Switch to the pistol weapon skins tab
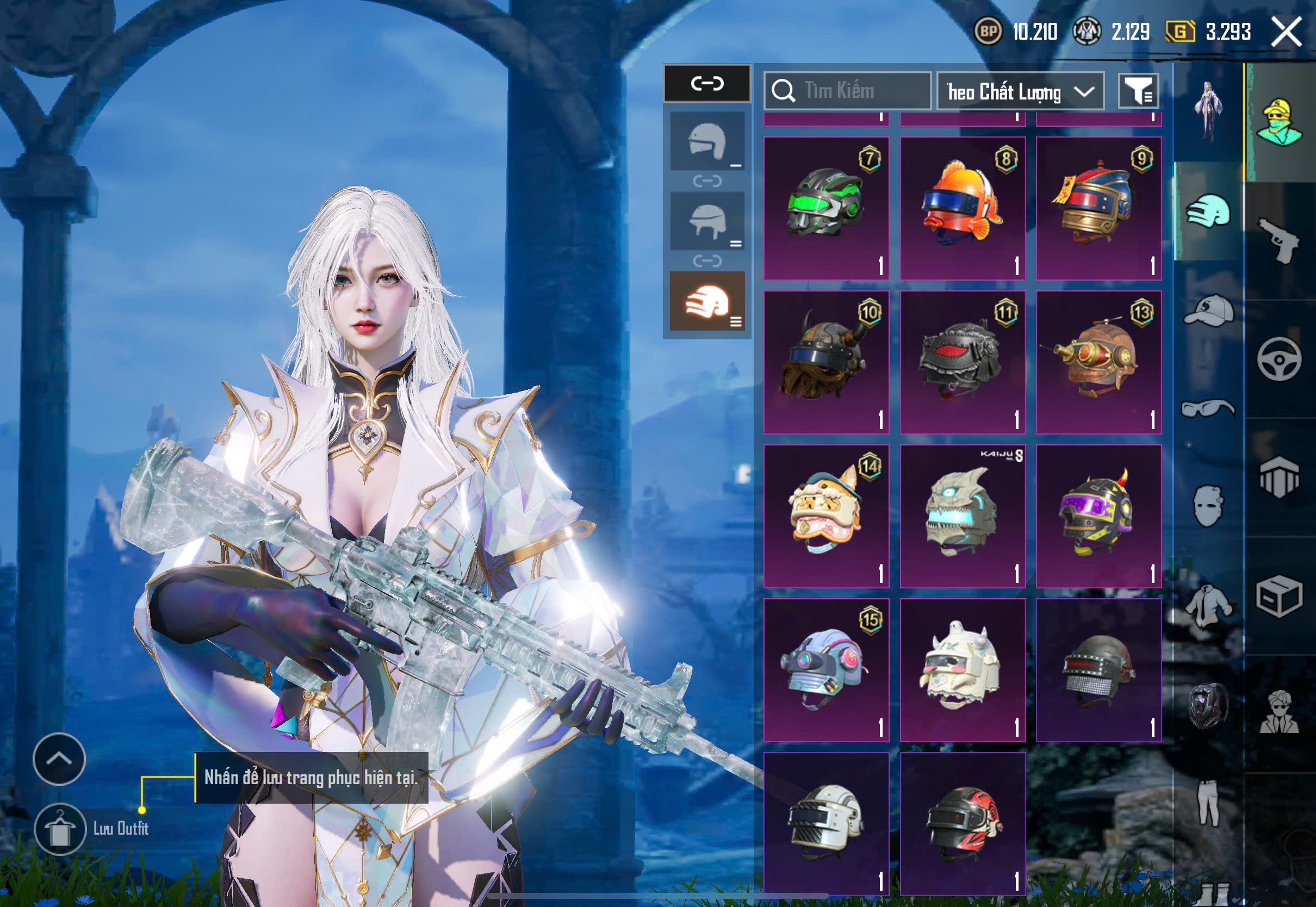The height and width of the screenshot is (907, 1316). [x=1279, y=240]
